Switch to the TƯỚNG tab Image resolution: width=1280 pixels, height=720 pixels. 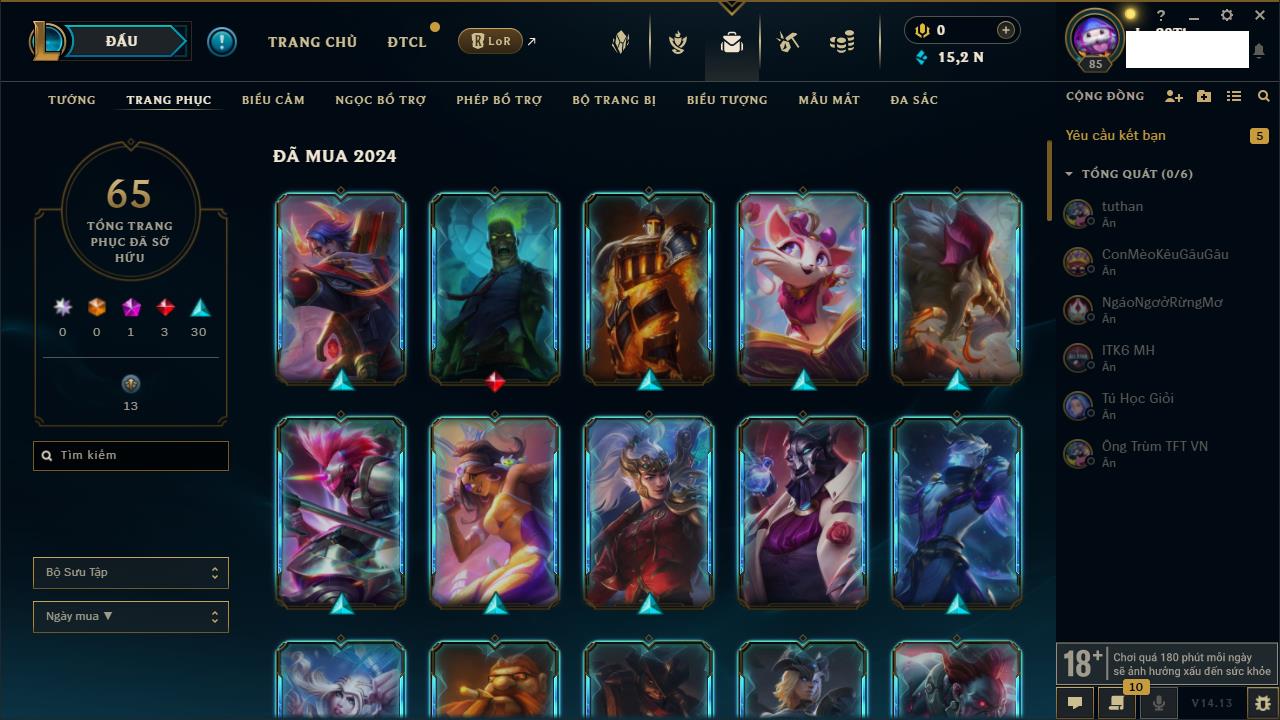(x=72, y=100)
